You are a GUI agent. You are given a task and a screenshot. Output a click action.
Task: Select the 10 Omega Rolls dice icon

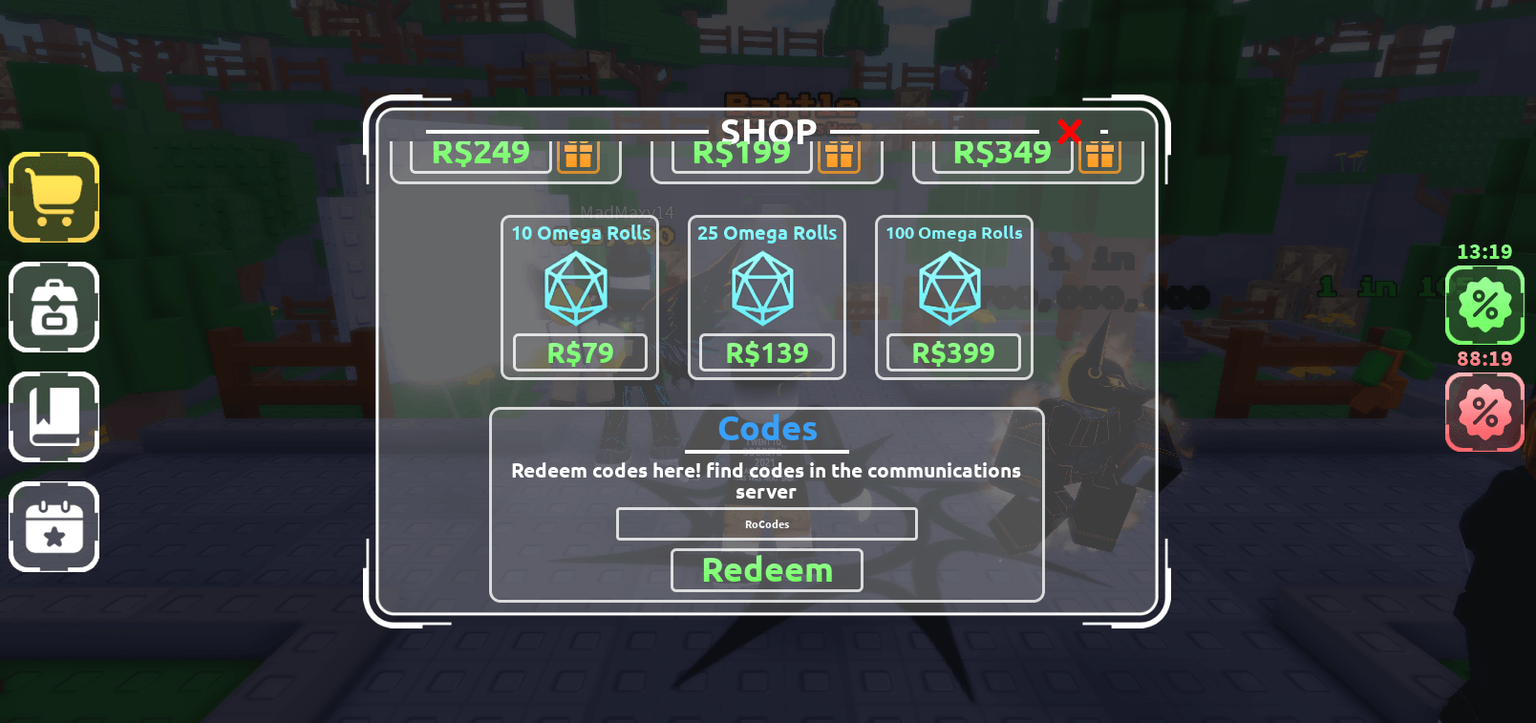pyautogui.click(x=580, y=290)
